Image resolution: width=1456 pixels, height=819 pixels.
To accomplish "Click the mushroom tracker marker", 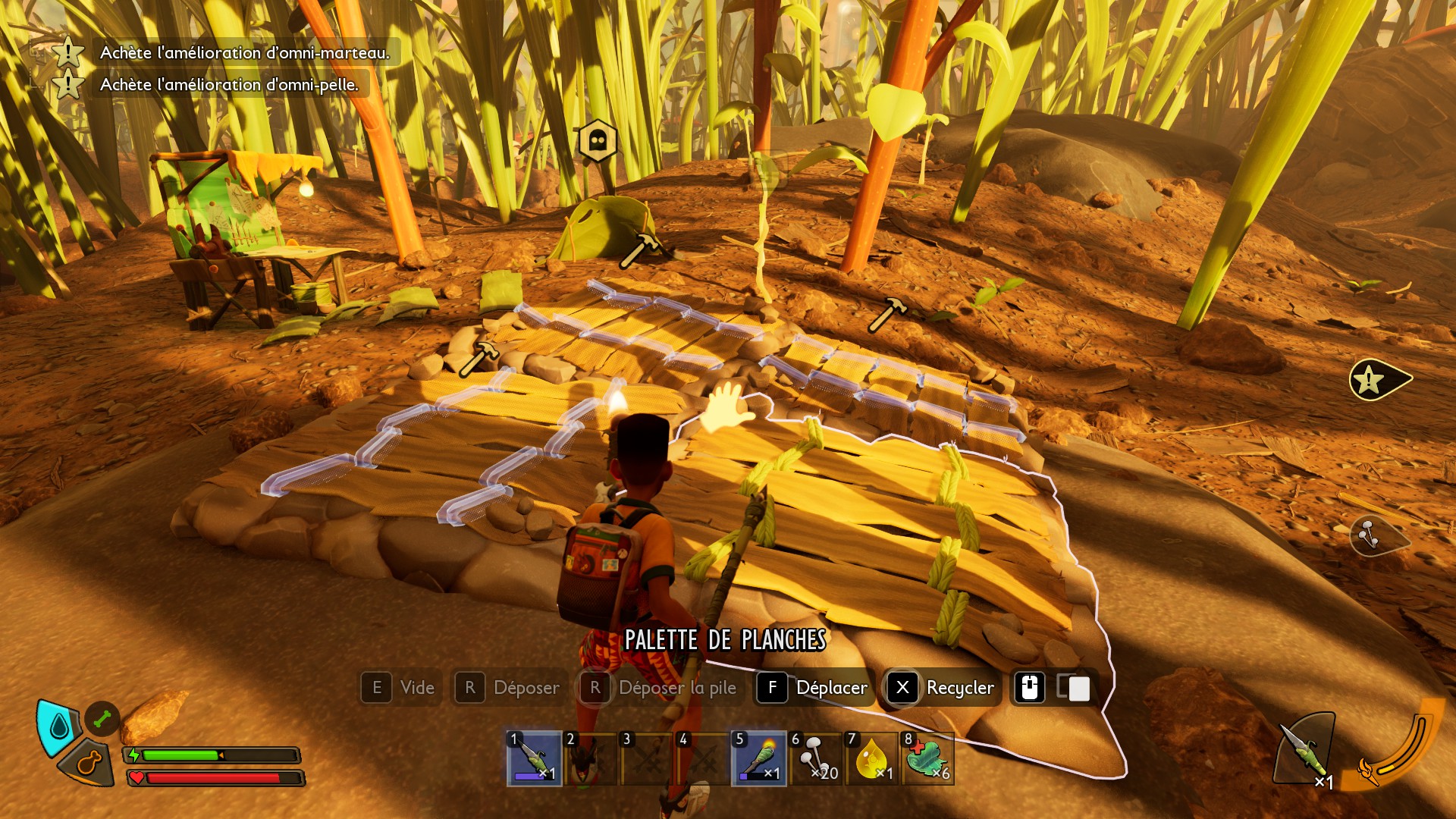I will click(x=1374, y=535).
